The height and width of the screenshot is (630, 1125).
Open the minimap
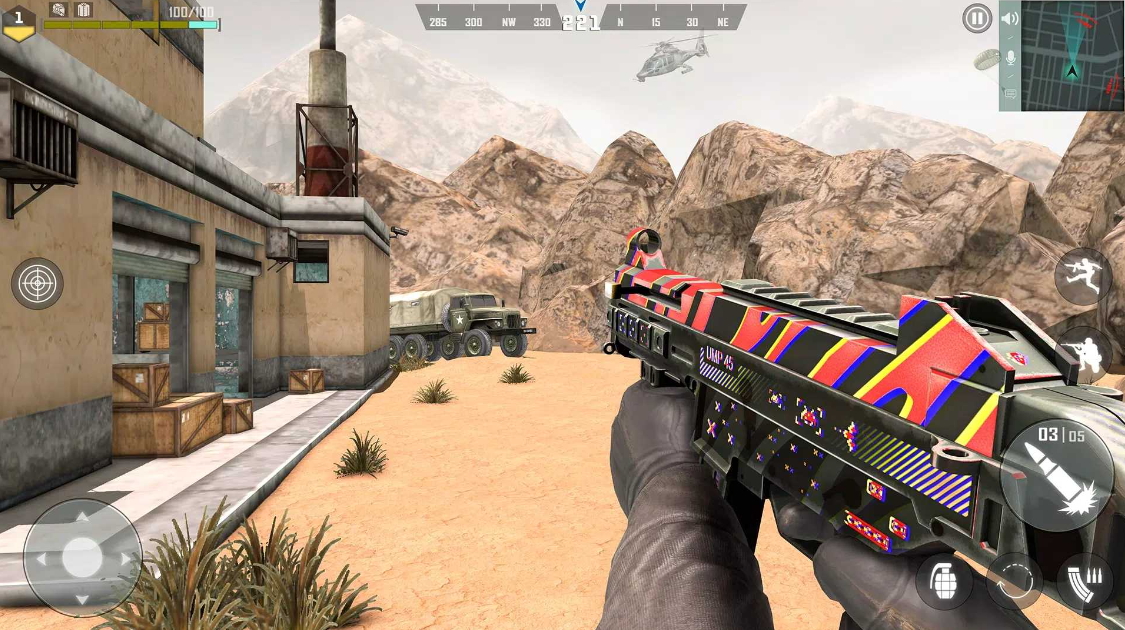pyautogui.click(x=1072, y=55)
